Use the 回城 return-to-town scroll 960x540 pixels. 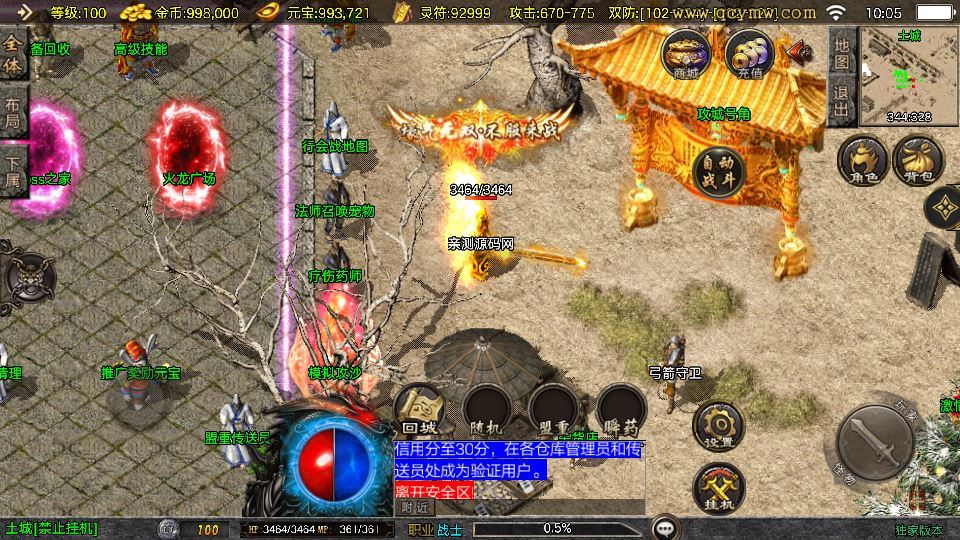tap(419, 410)
